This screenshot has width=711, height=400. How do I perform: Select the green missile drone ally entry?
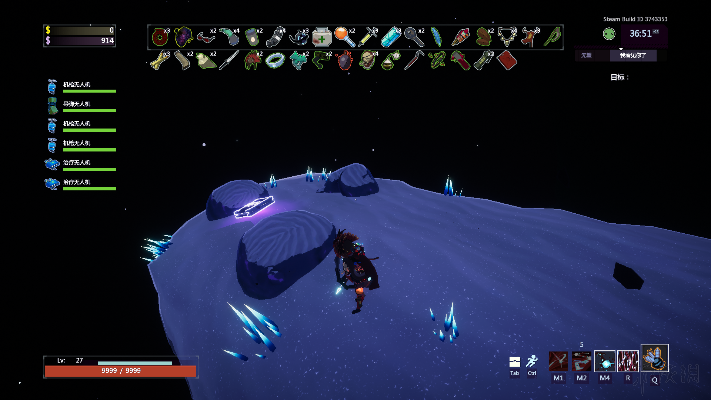pos(53,107)
